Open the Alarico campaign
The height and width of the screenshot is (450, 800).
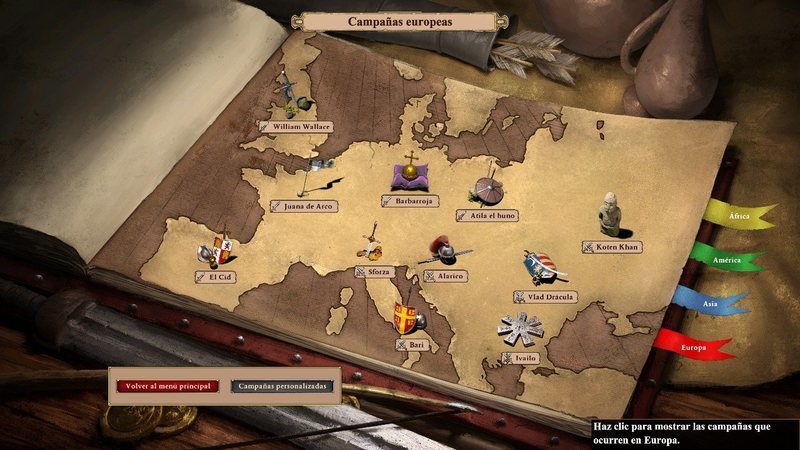(x=444, y=275)
